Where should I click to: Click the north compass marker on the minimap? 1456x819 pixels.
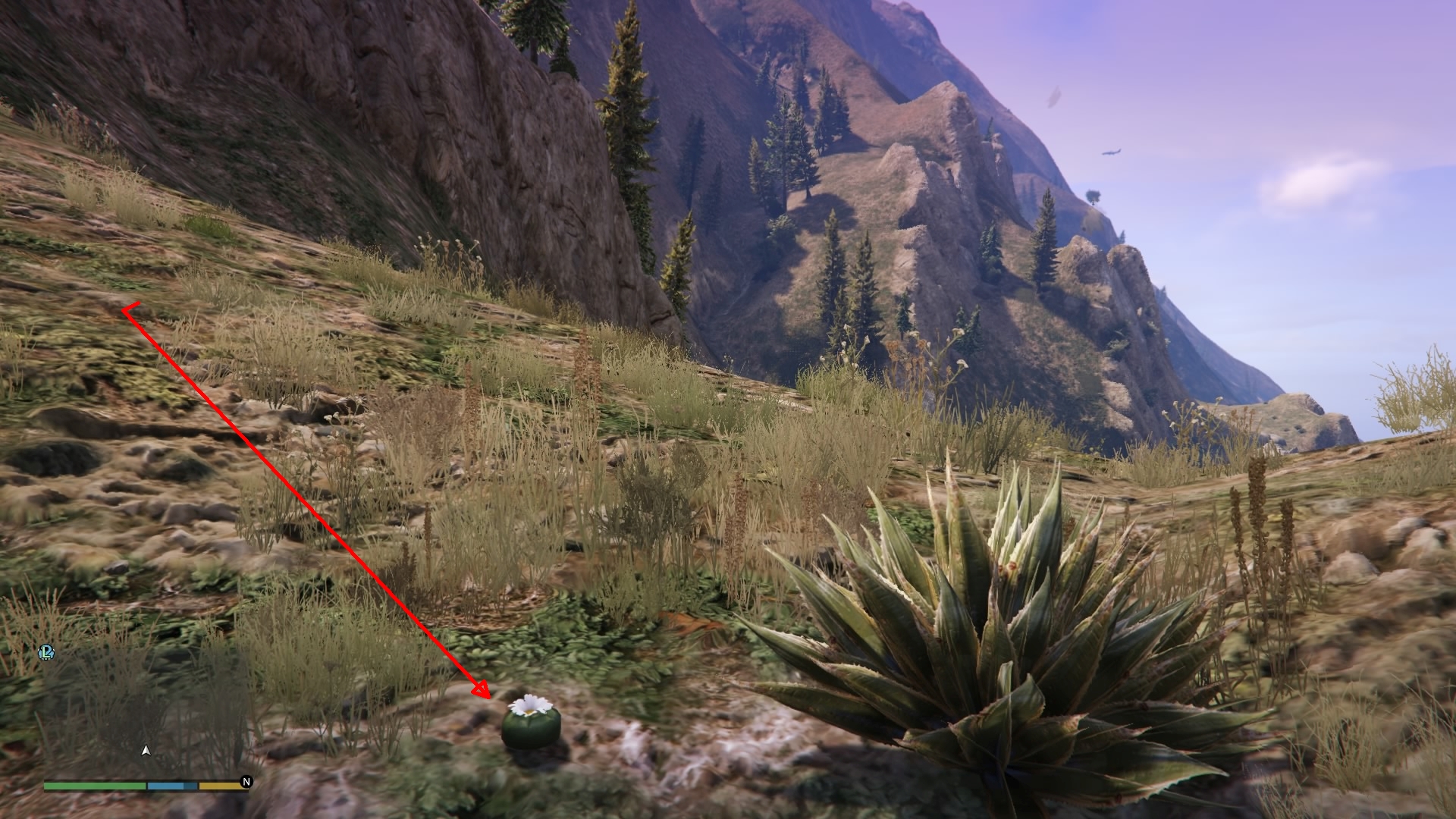(x=246, y=782)
